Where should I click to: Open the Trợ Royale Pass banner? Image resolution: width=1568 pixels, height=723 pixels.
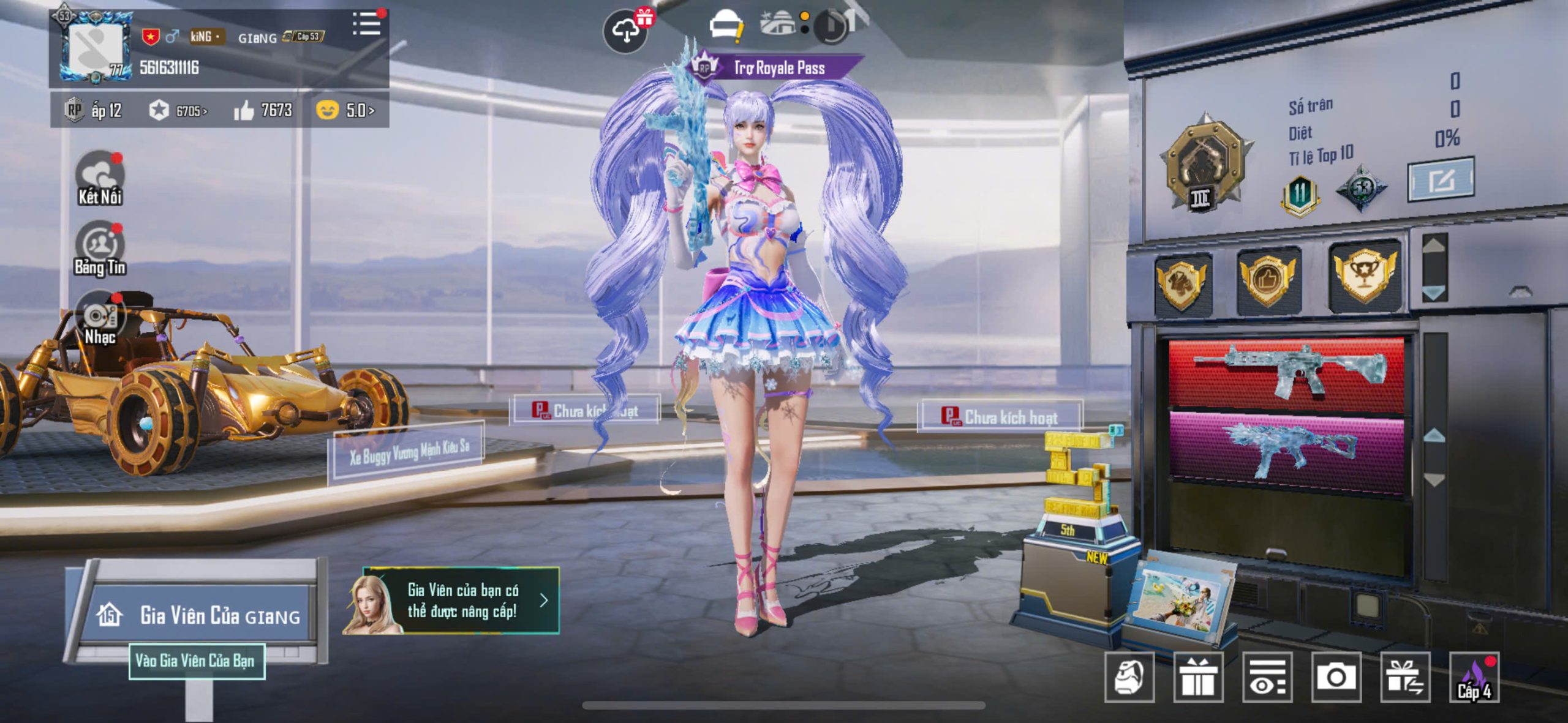pyautogui.click(x=778, y=68)
